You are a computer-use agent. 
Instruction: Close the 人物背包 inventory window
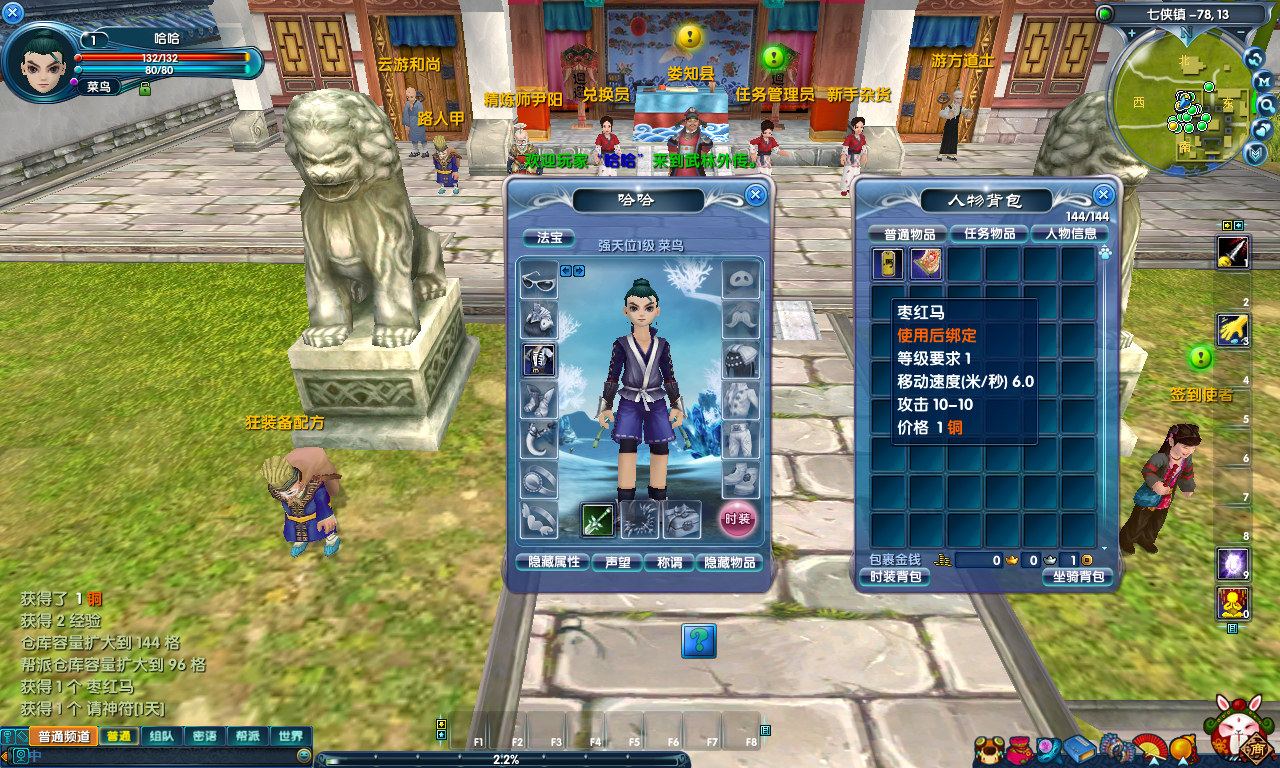click(x=1104, y=195)
